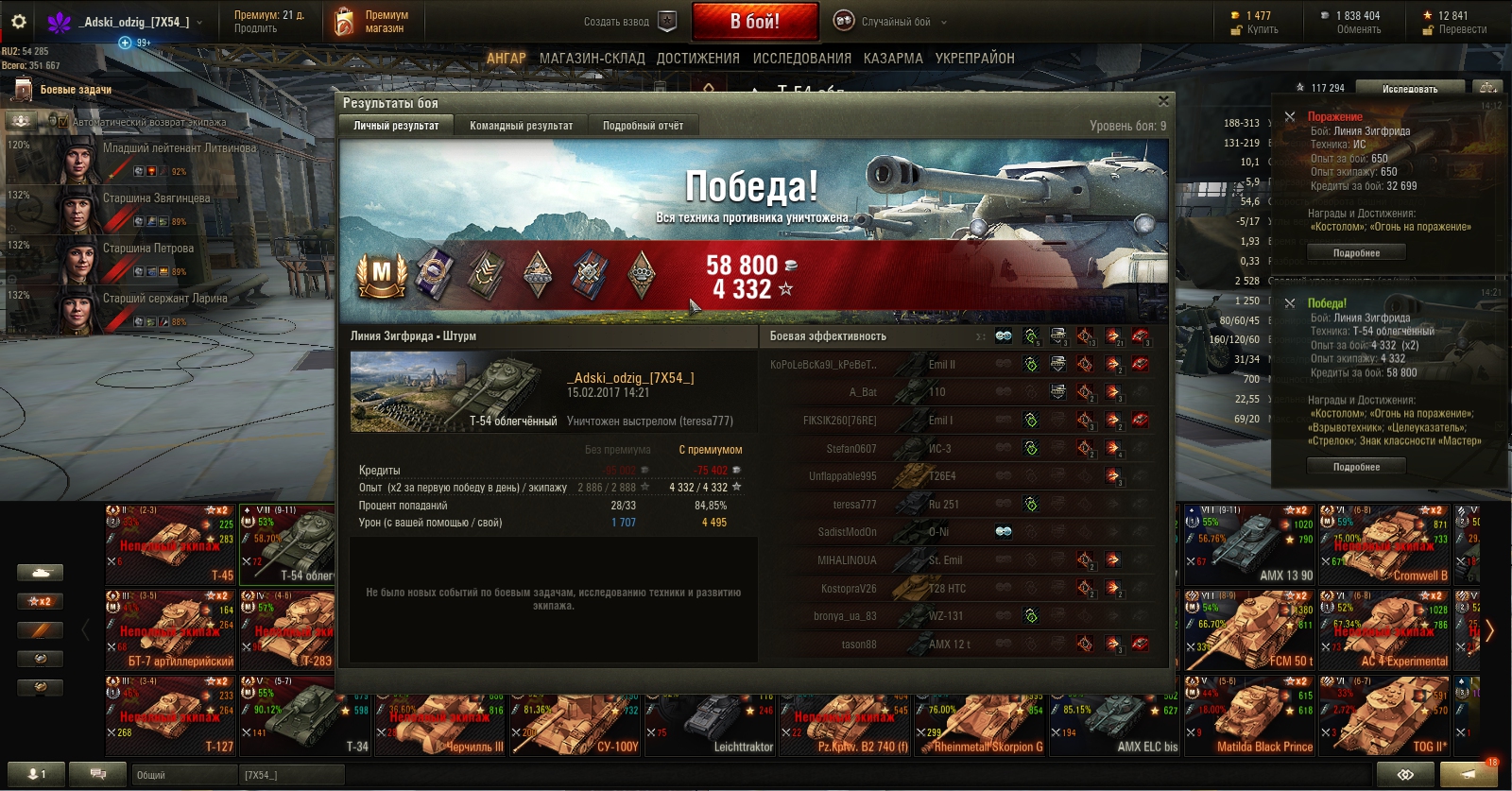Go to the Достижения section
Screen dimensions: 1512x791
point(698,59)
